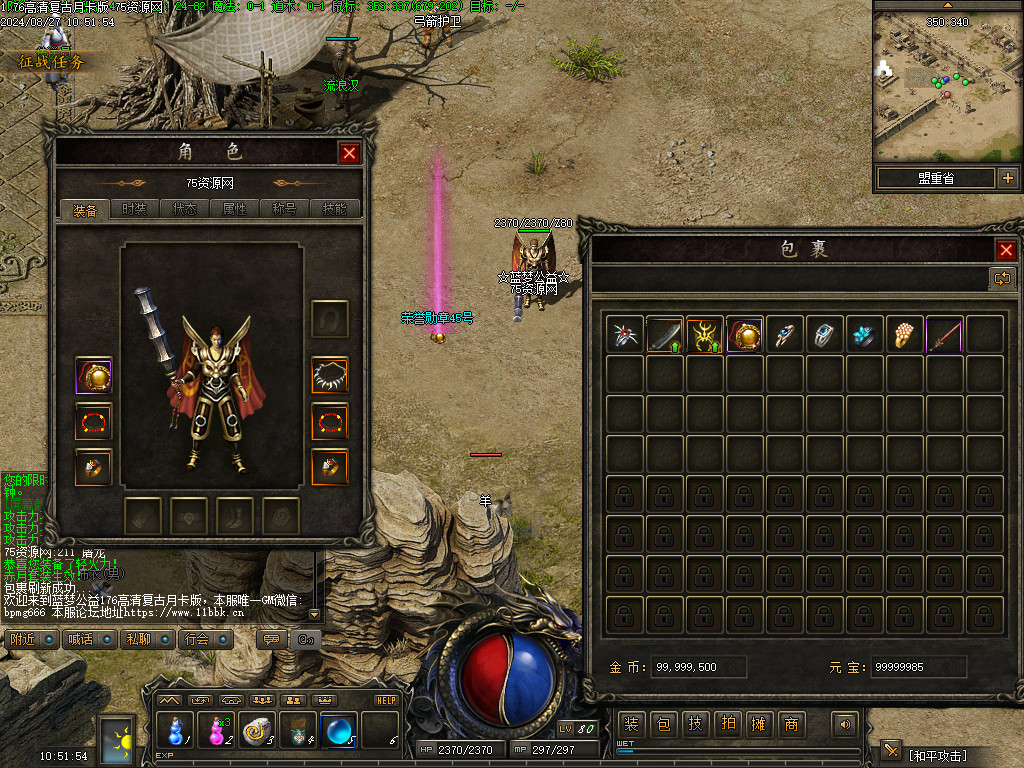This screenshot has width=1024, height=768.
Task: Switch to the 时装 tab
Action: pyautogui.click(x=134, y=210)
